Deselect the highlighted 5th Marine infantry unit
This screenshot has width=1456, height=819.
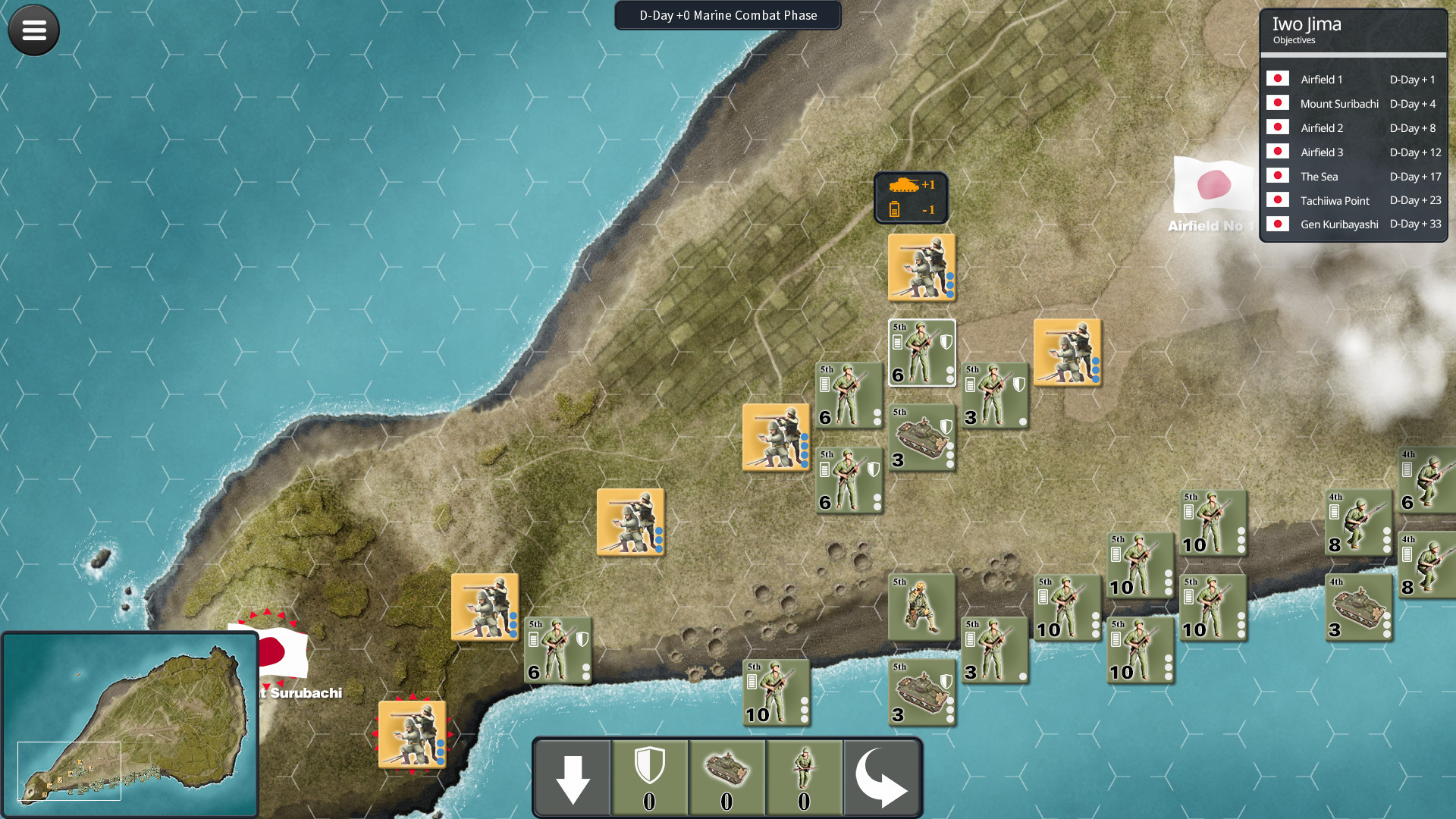(x=921, y=352)
